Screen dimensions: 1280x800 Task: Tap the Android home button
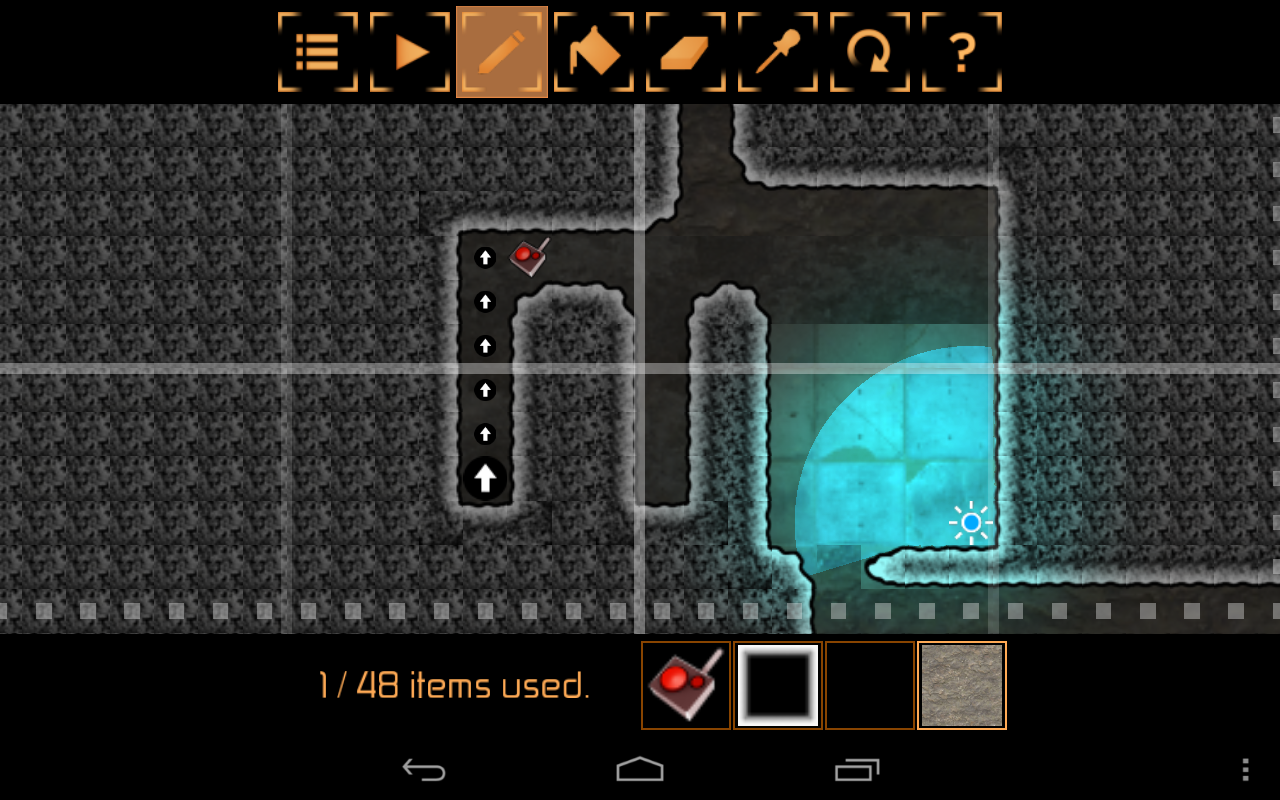click(x=640, y=769)
